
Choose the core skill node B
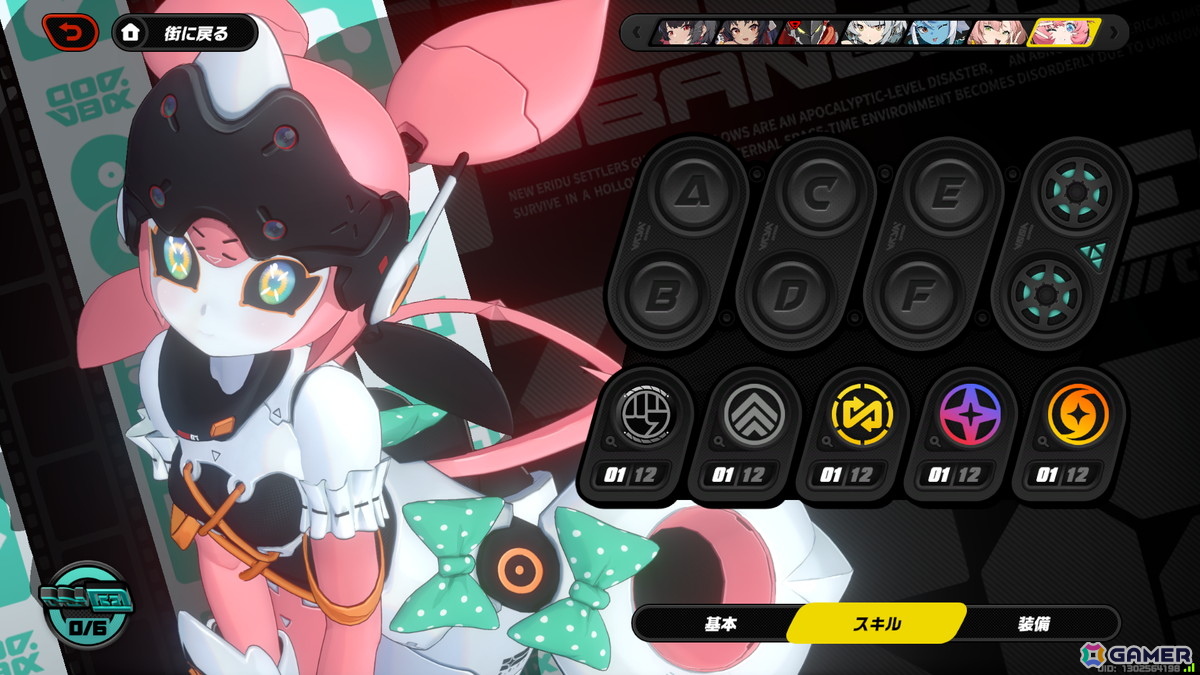tap(660, 295)
